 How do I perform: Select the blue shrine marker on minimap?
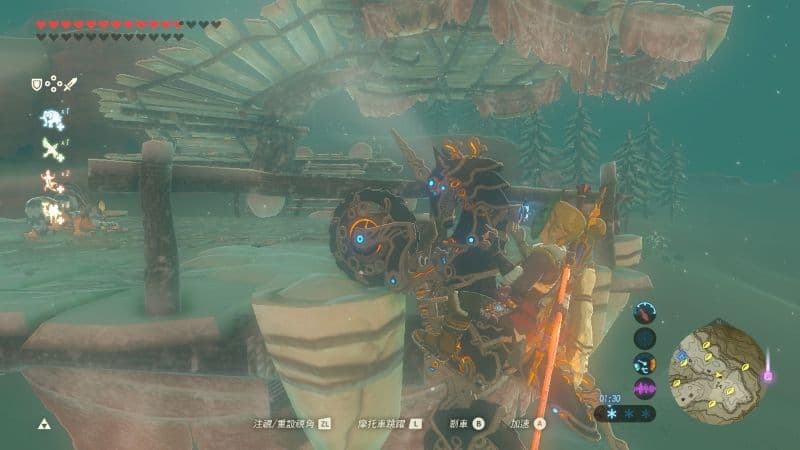(x=682, y=354)
